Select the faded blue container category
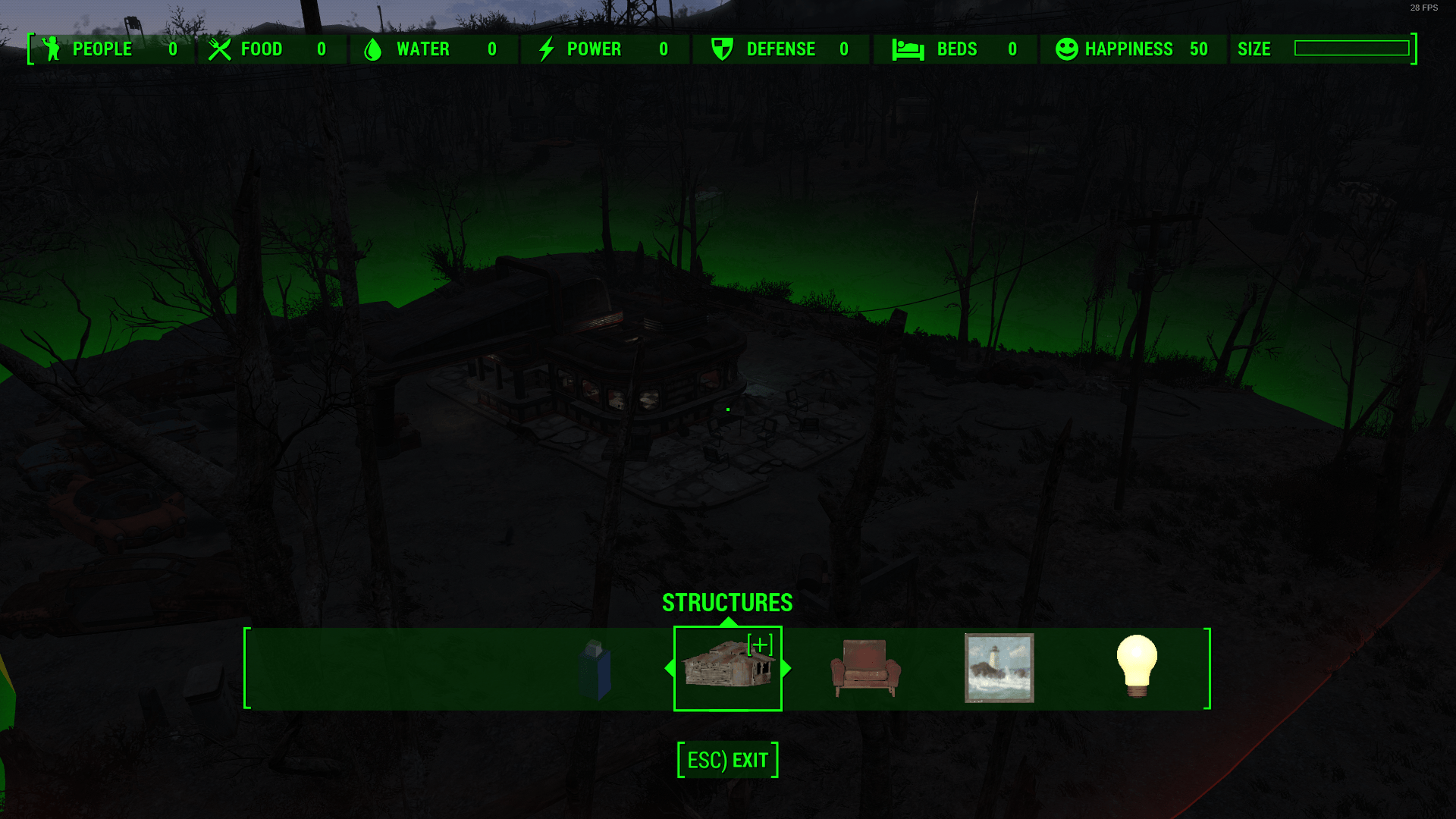The height and width of the screenshot is (819, 1456). 595,669
